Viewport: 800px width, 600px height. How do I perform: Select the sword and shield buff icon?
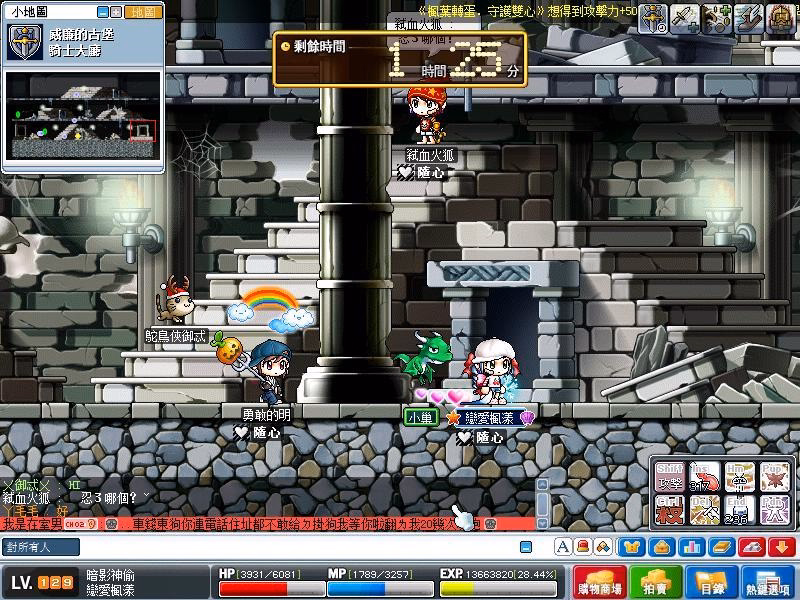coord(653,17)
